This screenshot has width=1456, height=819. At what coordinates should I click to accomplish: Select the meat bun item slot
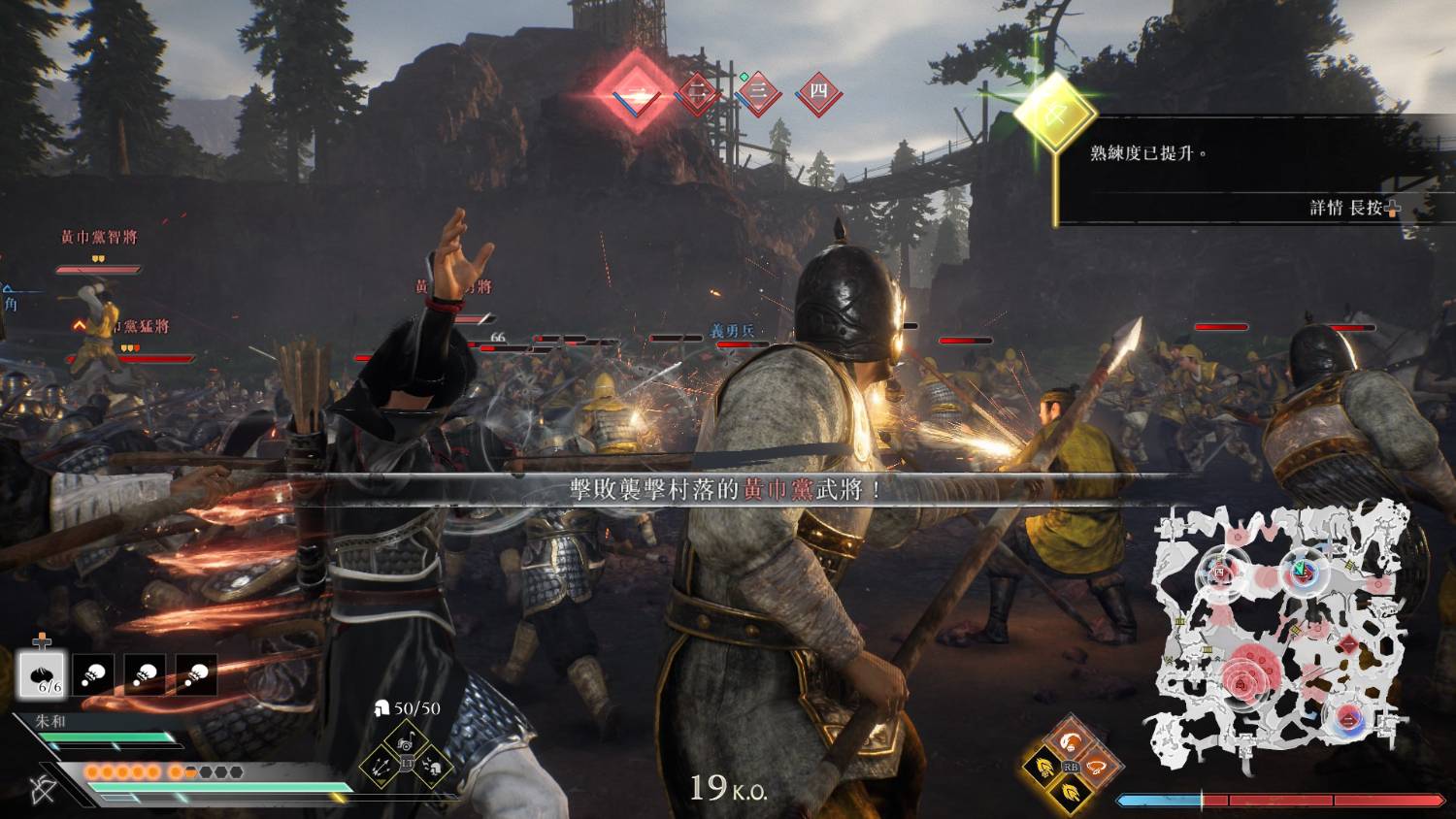(42, 673)
